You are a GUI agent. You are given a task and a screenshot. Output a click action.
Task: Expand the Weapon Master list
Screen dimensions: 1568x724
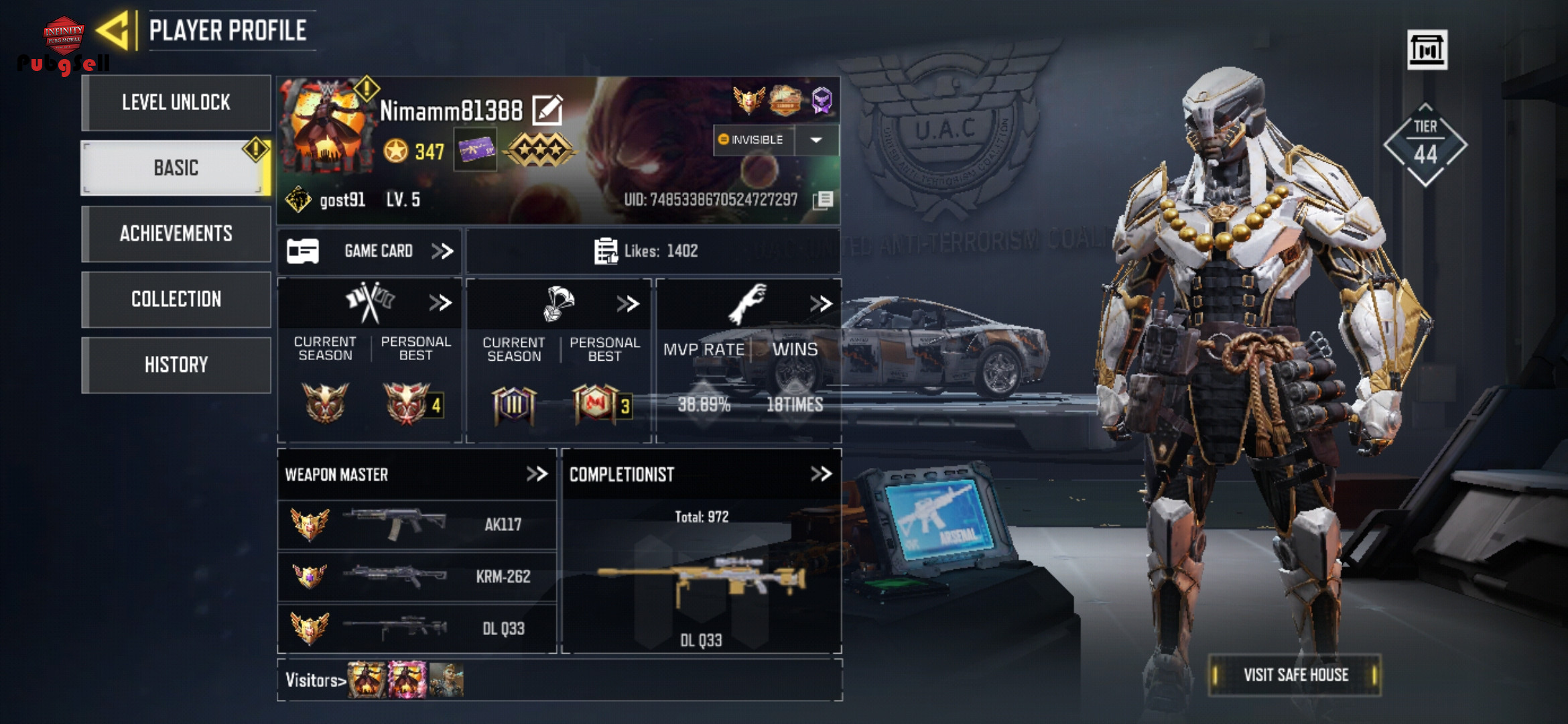pos(537,474)
